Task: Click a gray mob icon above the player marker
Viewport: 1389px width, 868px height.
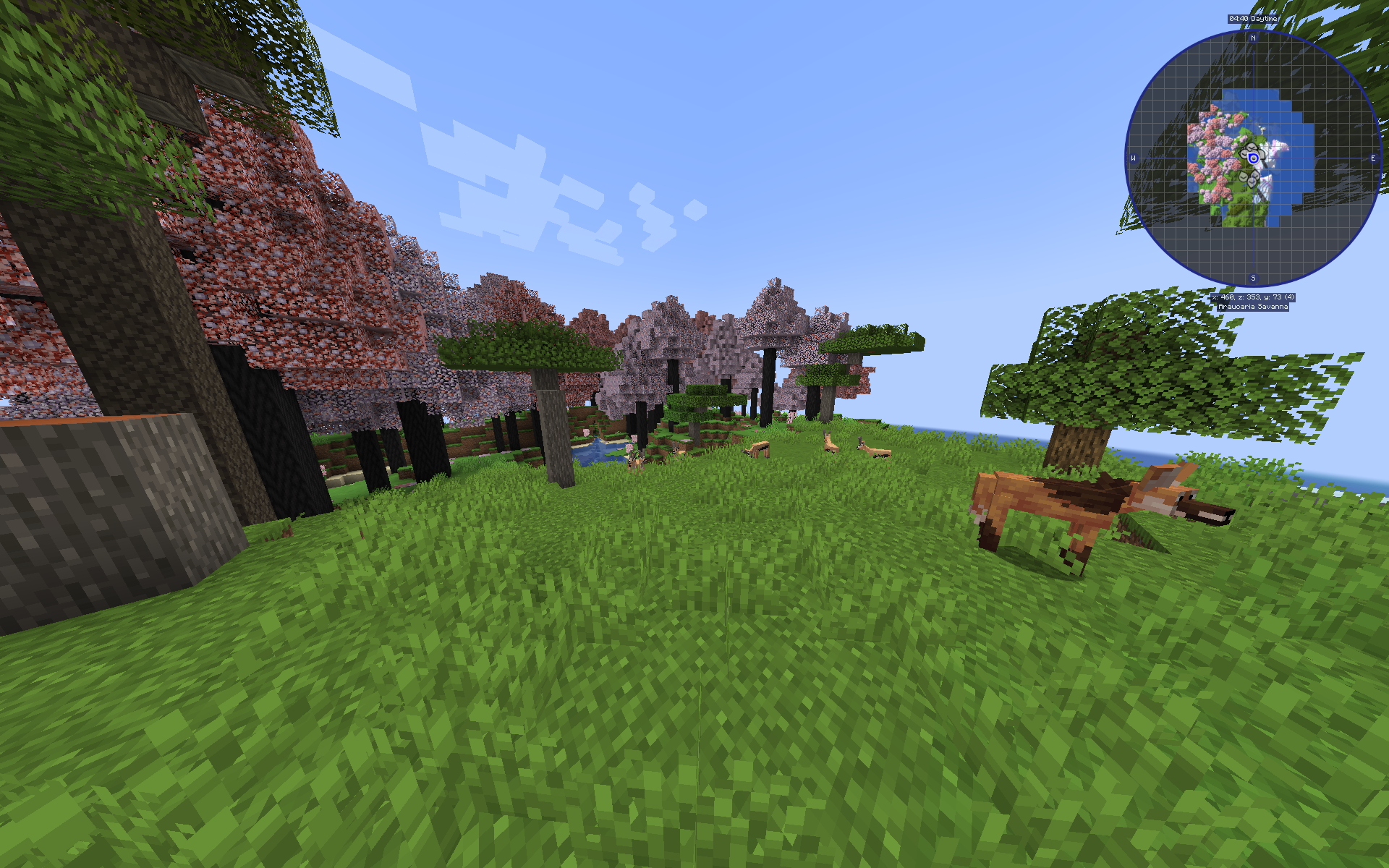Action: [1251, 147]
